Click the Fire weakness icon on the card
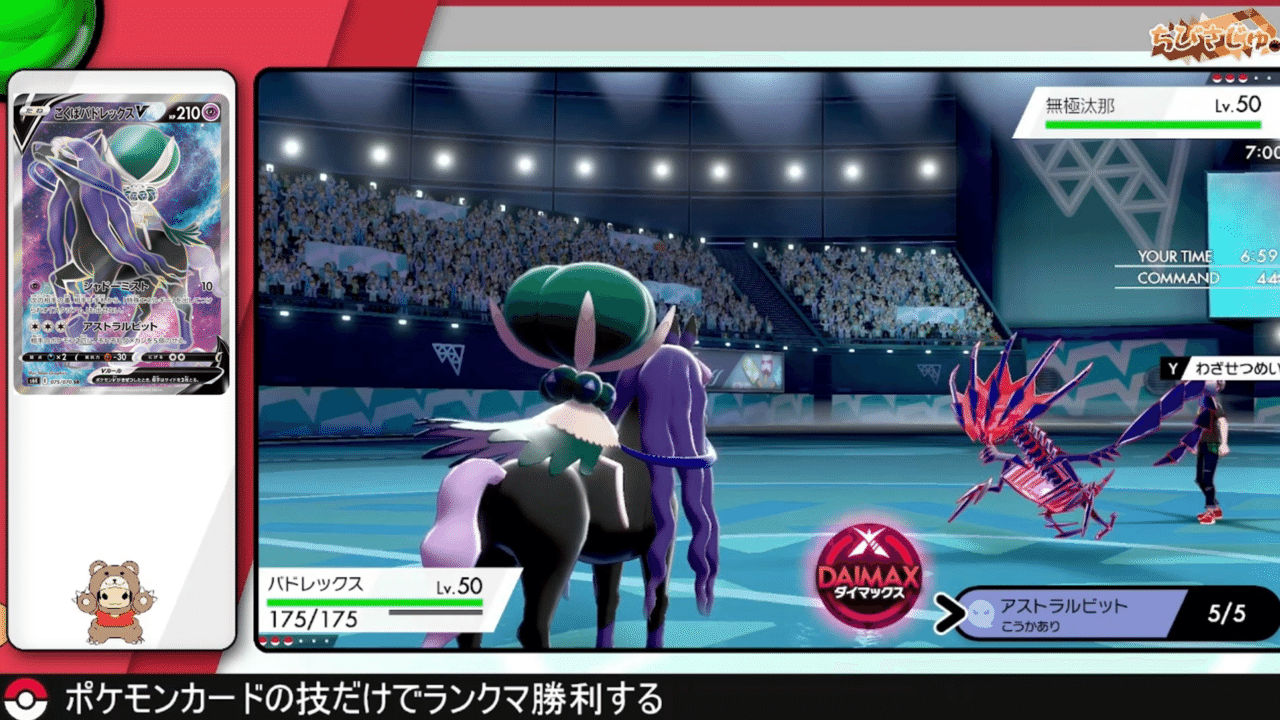 tap(53, 355)
